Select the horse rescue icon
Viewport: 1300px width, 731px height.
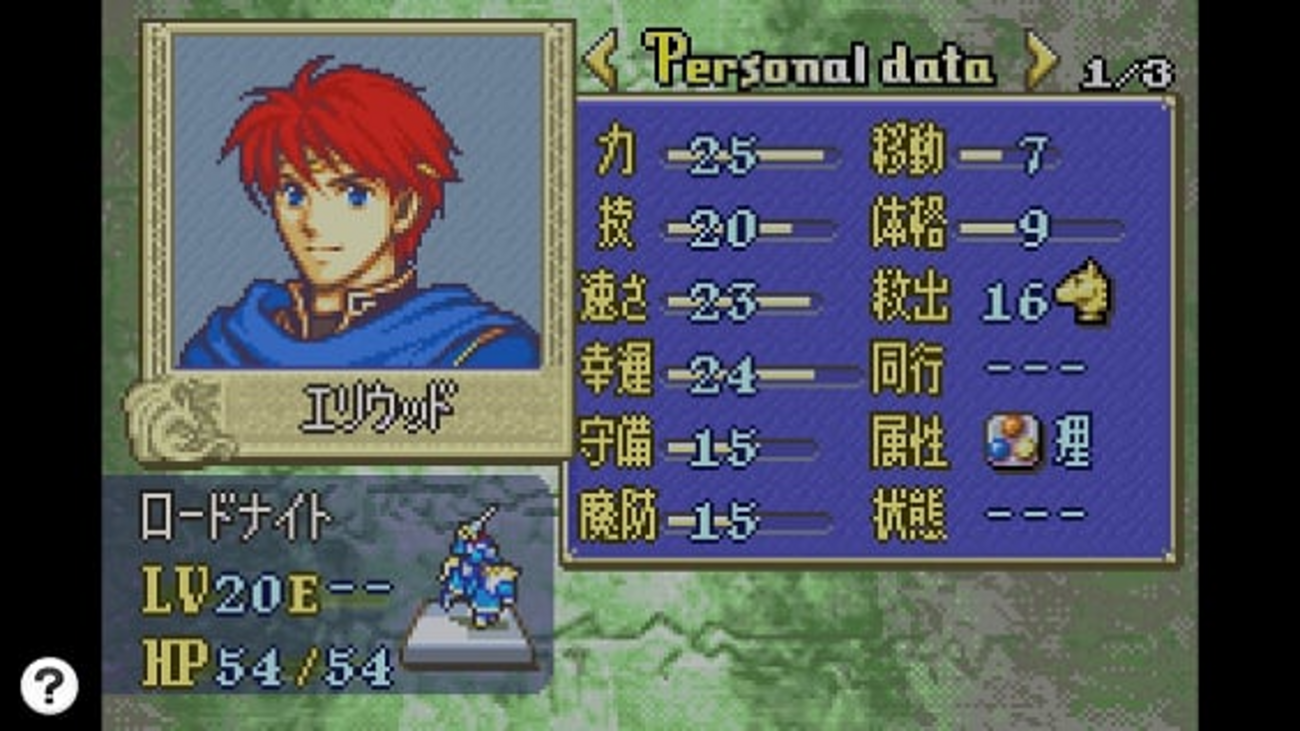coord(1085,293)
